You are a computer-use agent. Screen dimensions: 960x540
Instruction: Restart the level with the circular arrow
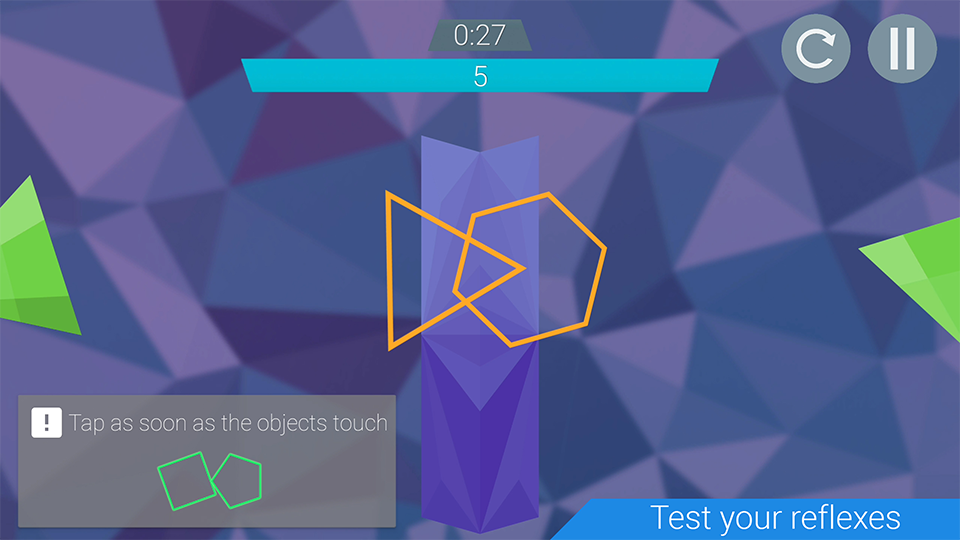(816, 49)
